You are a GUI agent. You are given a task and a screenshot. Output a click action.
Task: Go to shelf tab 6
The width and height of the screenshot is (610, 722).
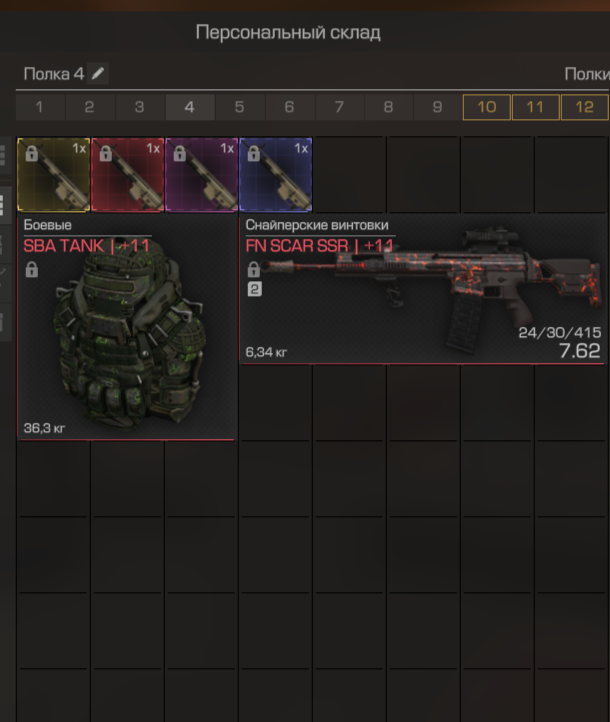pos(289,107)
